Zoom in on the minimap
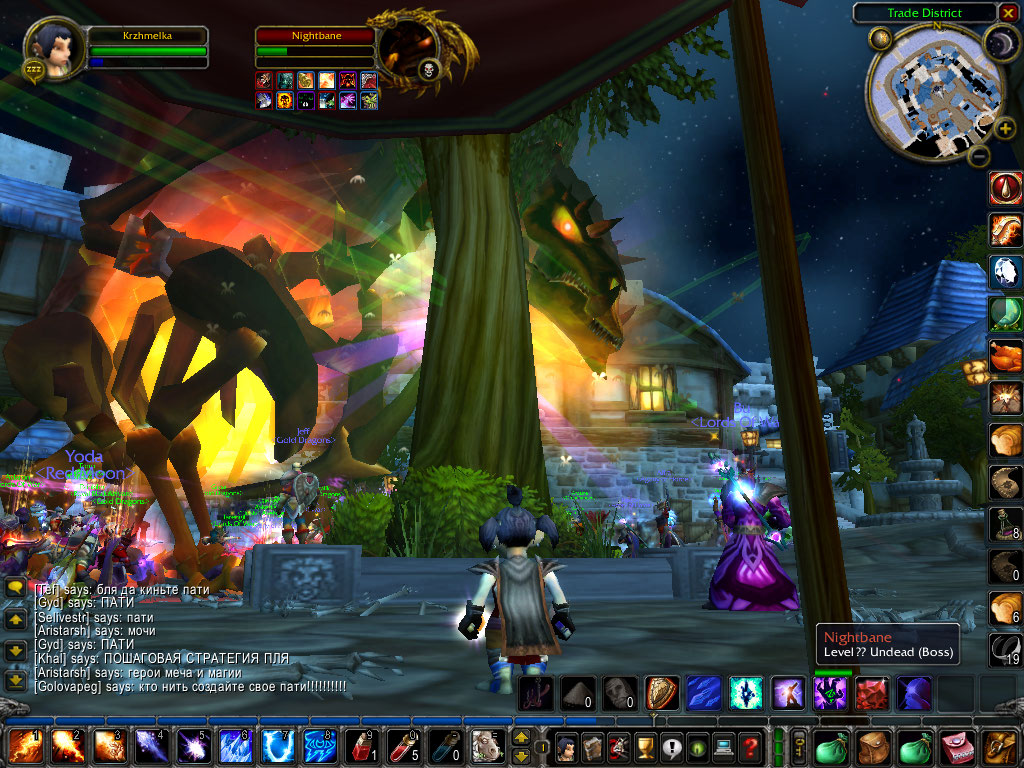 (x=1005, y=128)
